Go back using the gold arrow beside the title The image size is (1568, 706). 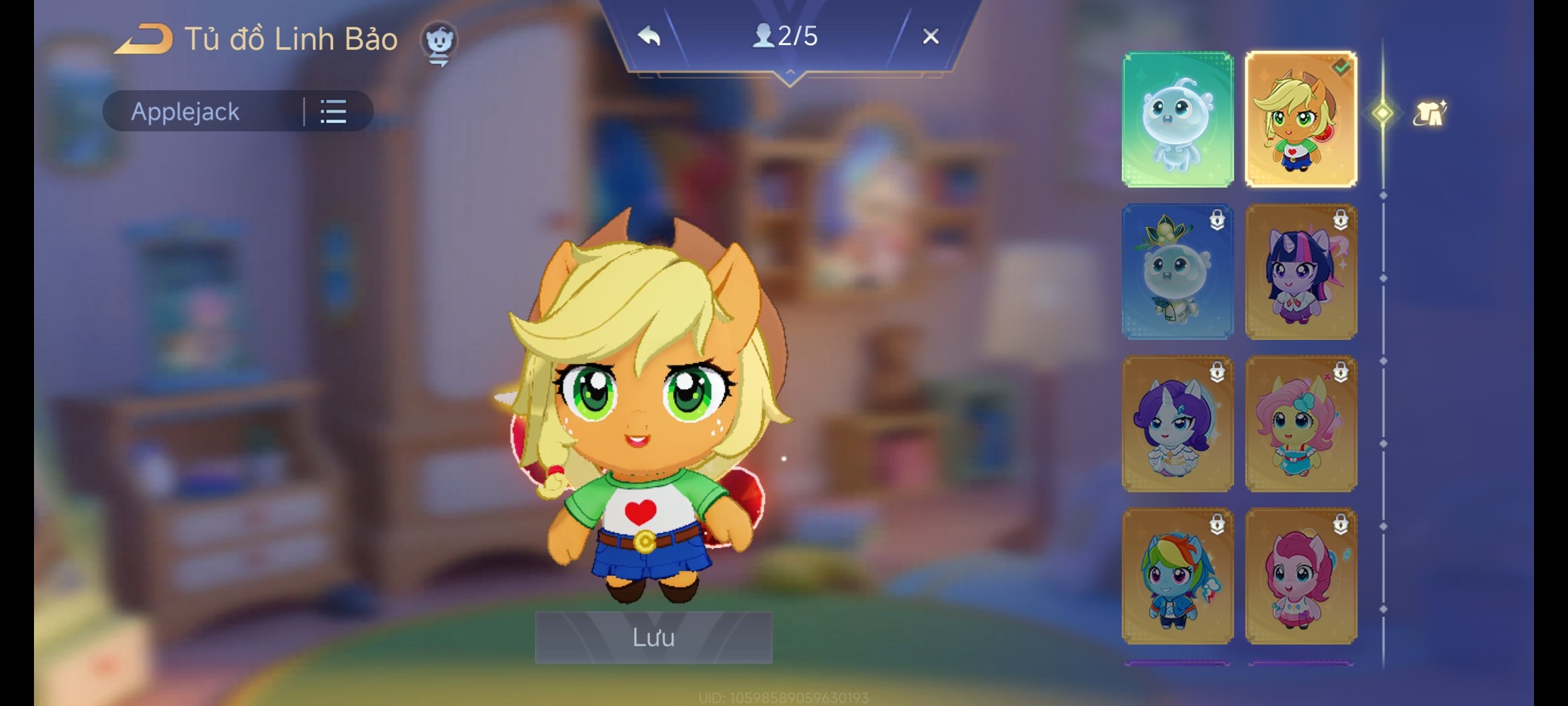pyautogui.click(x=144, y=39)
